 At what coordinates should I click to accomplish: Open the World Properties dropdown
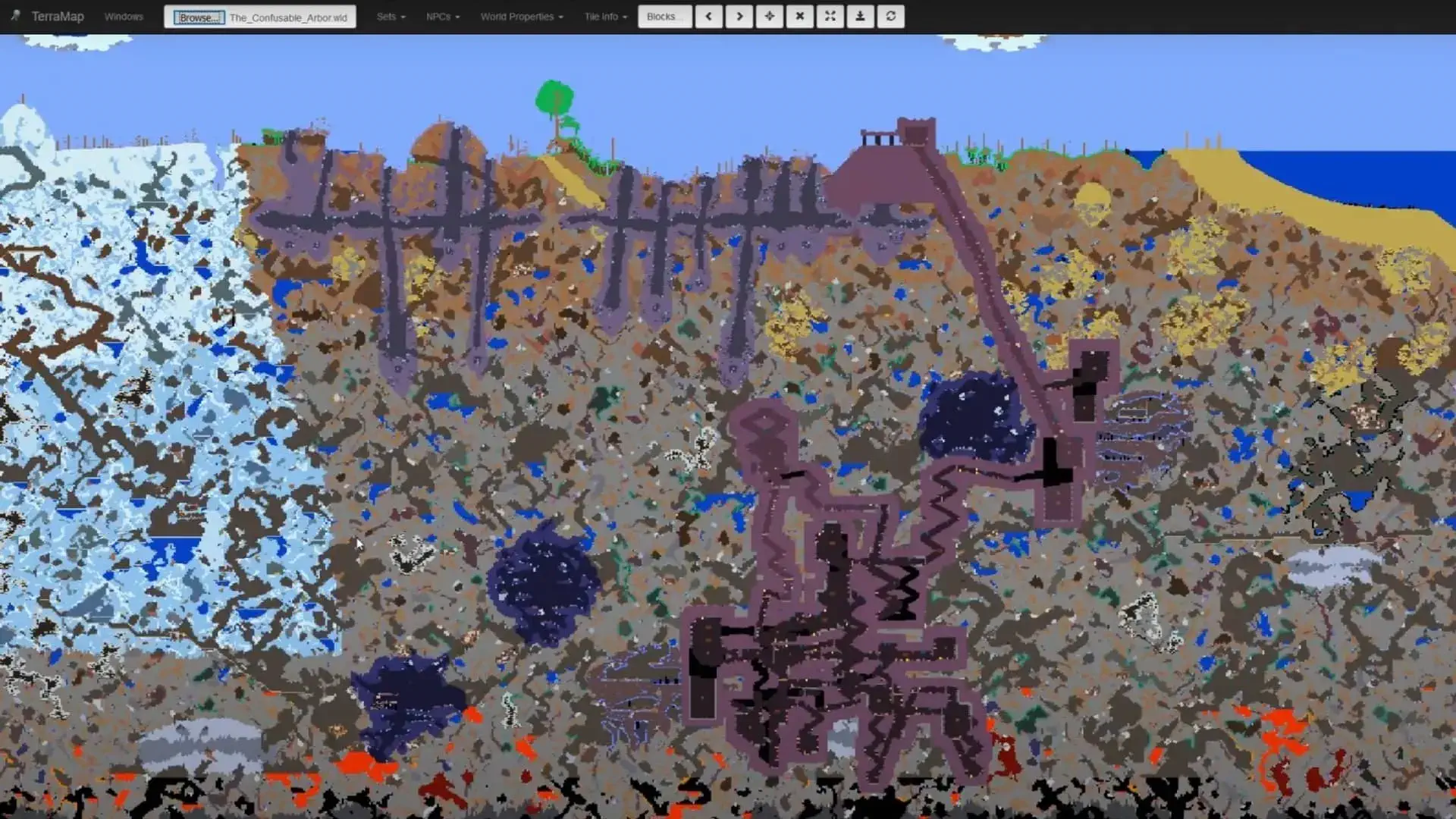point(521,16)
